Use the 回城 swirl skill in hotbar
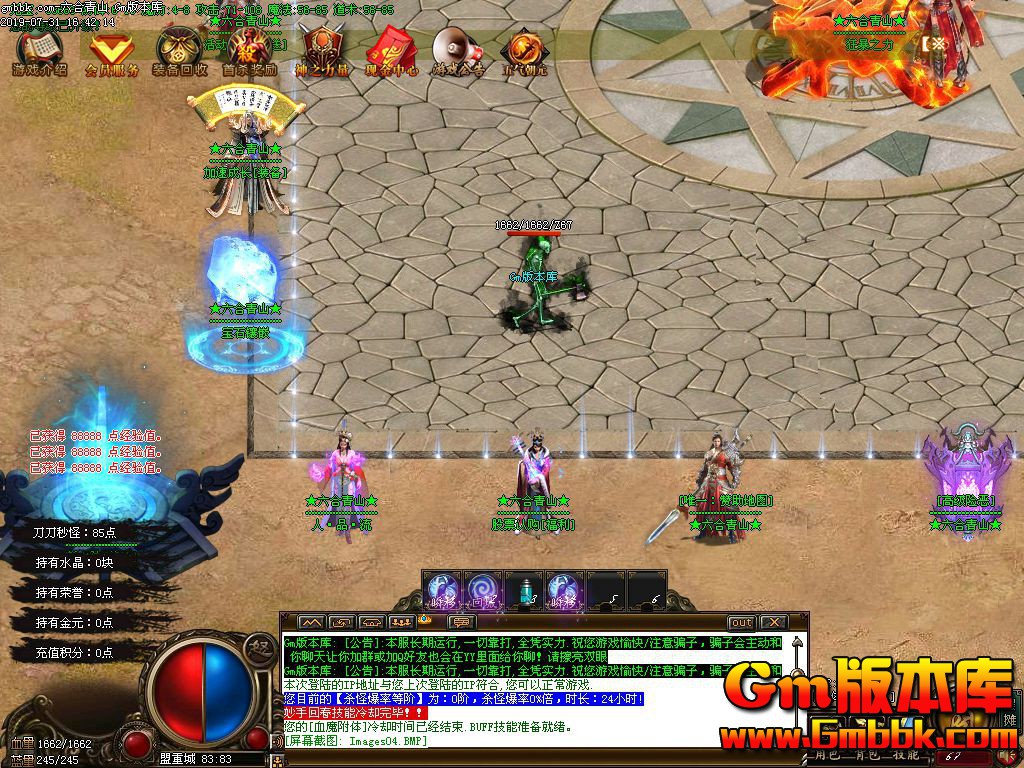Viewport: 1024px width, 768px height. coord(484,590)
